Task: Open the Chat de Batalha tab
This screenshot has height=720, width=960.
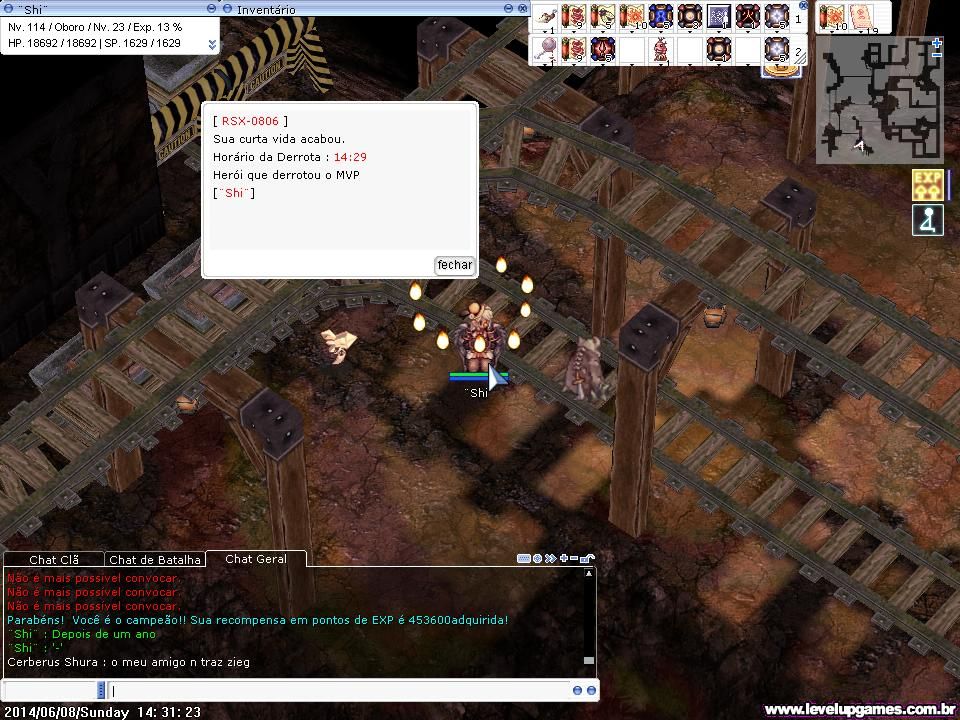Action: 153,560
